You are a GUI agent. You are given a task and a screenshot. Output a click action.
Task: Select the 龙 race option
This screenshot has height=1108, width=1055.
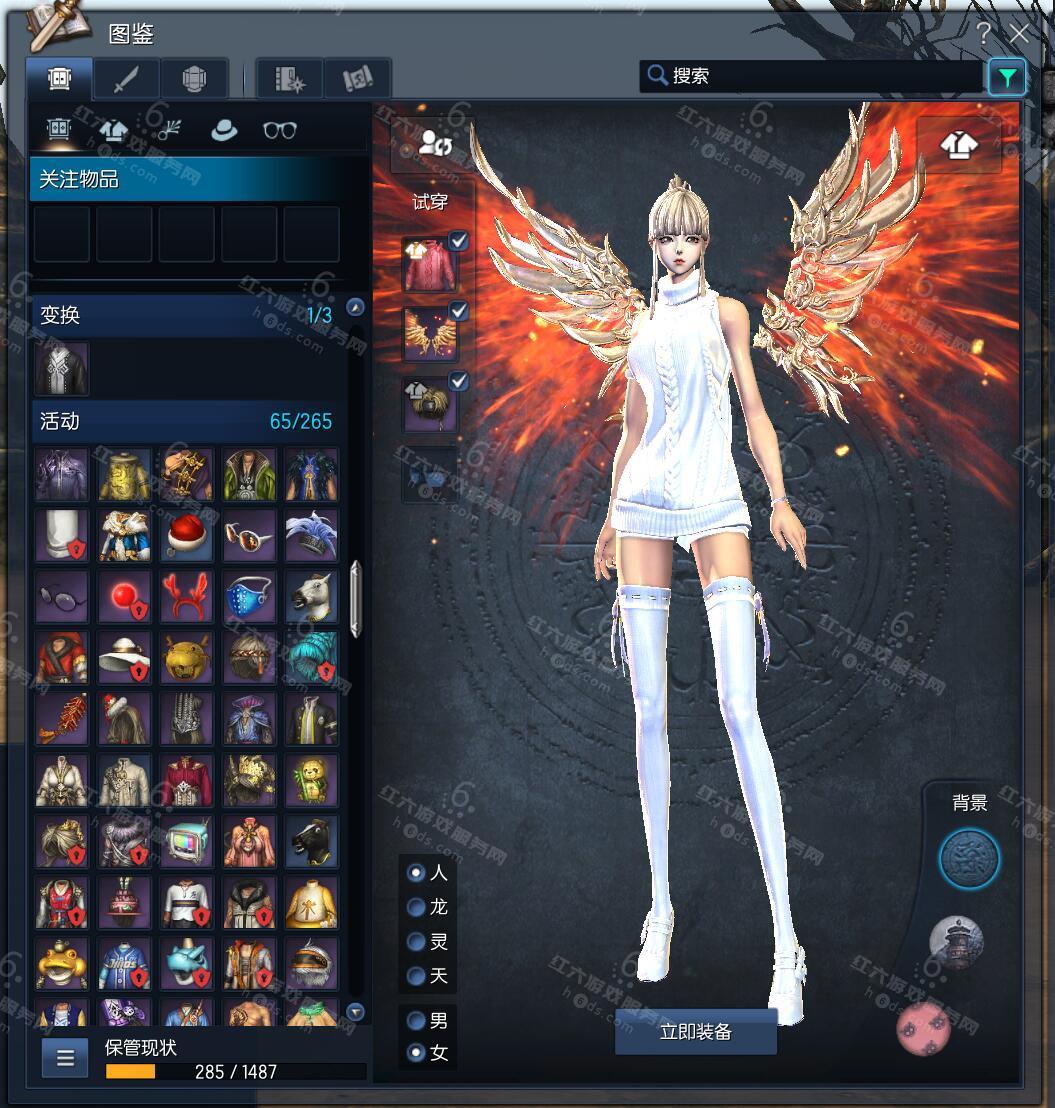click(416, 908)
